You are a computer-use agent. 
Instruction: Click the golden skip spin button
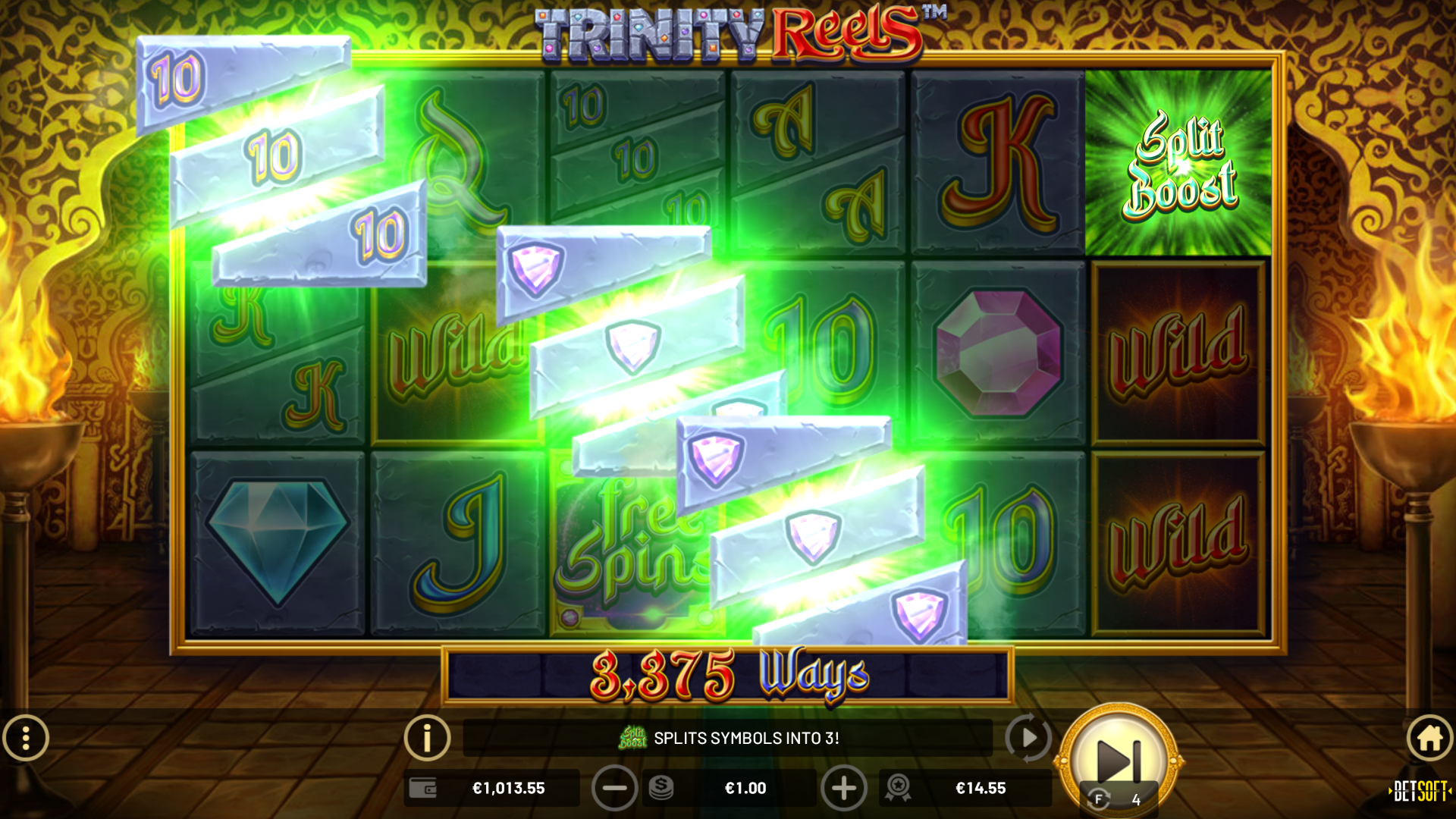point(1118,758)
